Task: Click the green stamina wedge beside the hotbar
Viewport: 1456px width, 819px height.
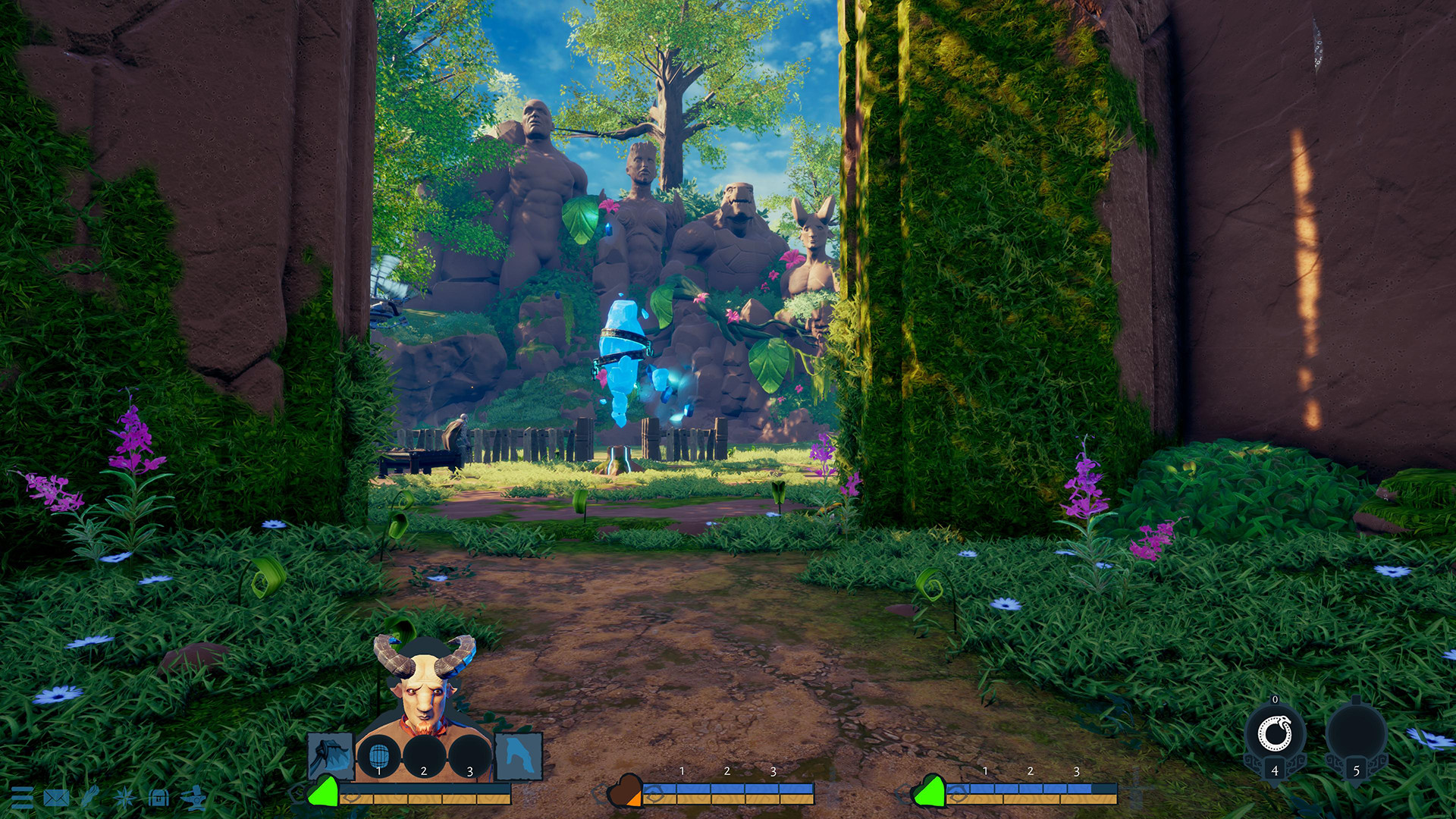Action: (x=324, y=792)
